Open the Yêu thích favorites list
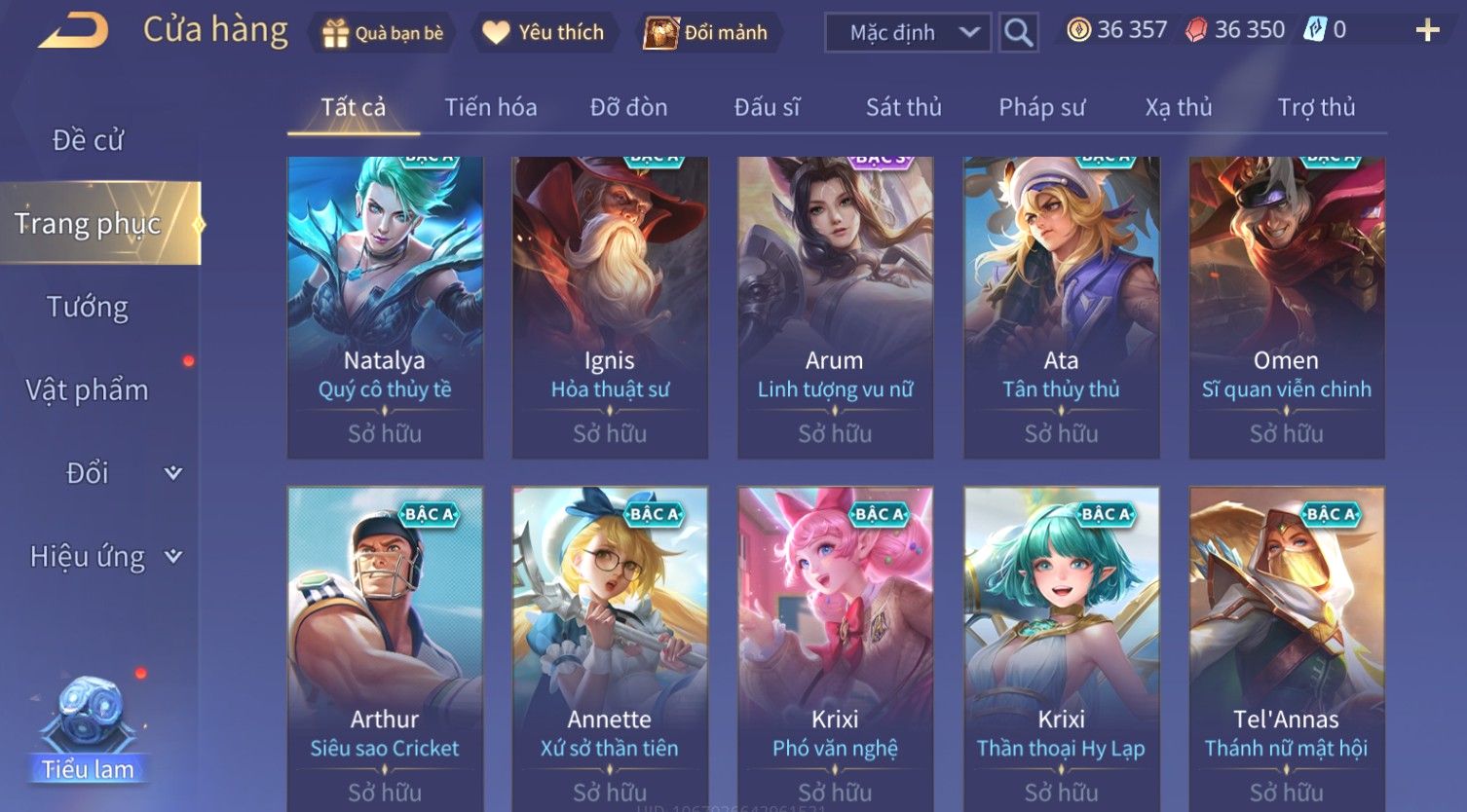The width and height of the screenshot is (1467, 812). click(x=544, y=33)
